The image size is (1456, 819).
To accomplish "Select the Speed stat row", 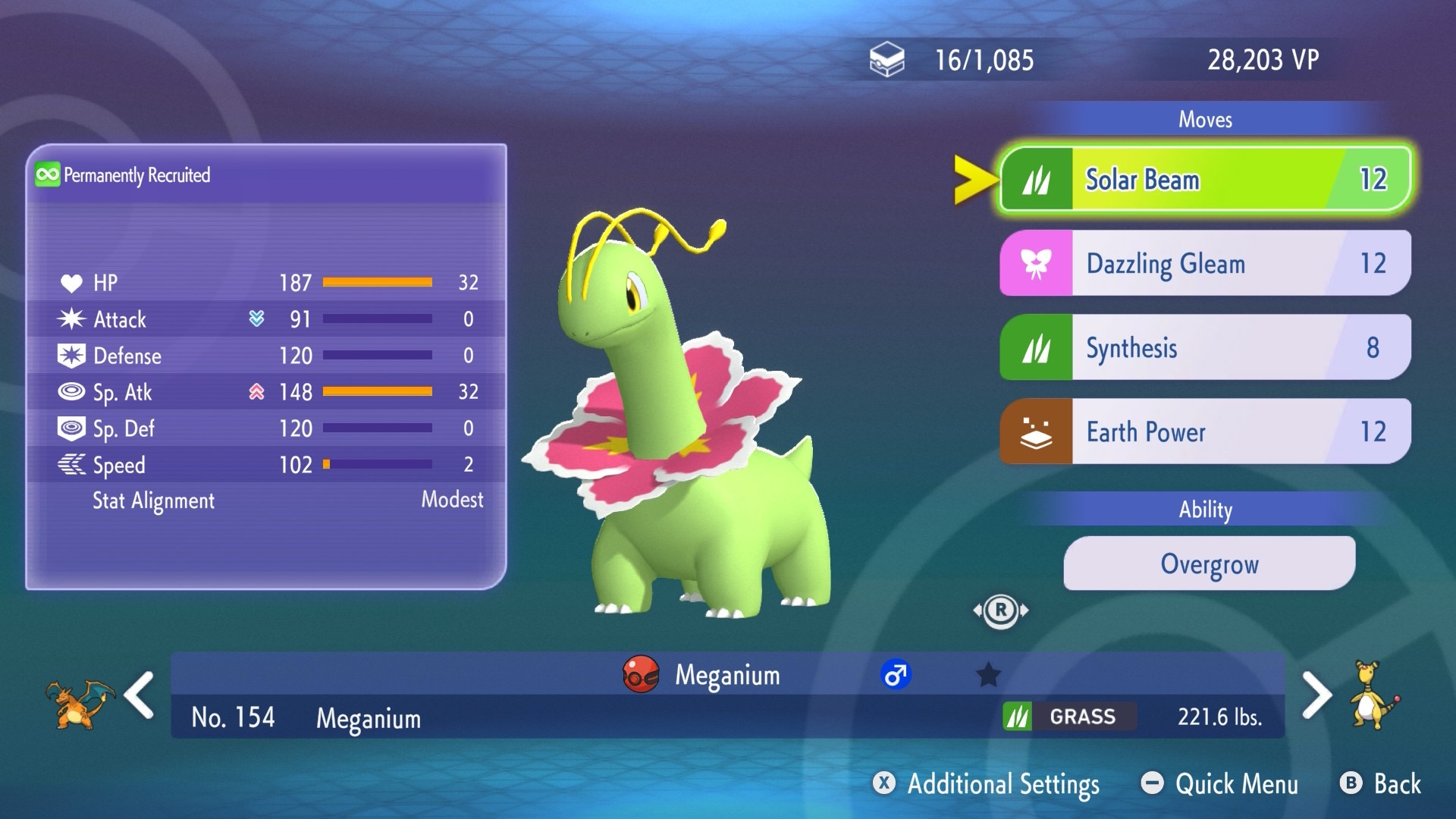I will coord(266,465).
